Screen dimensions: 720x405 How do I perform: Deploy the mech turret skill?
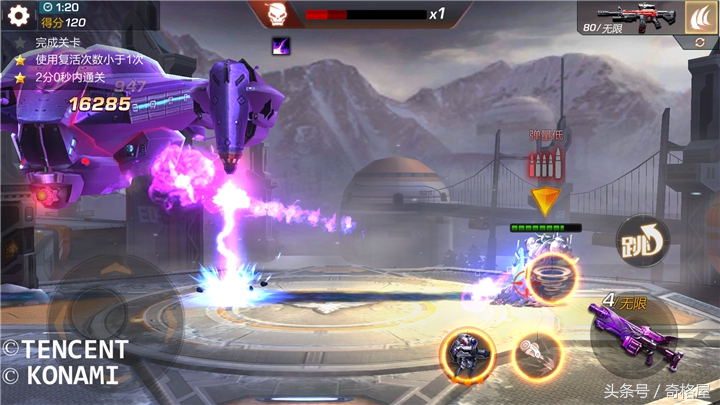[466, 354]
